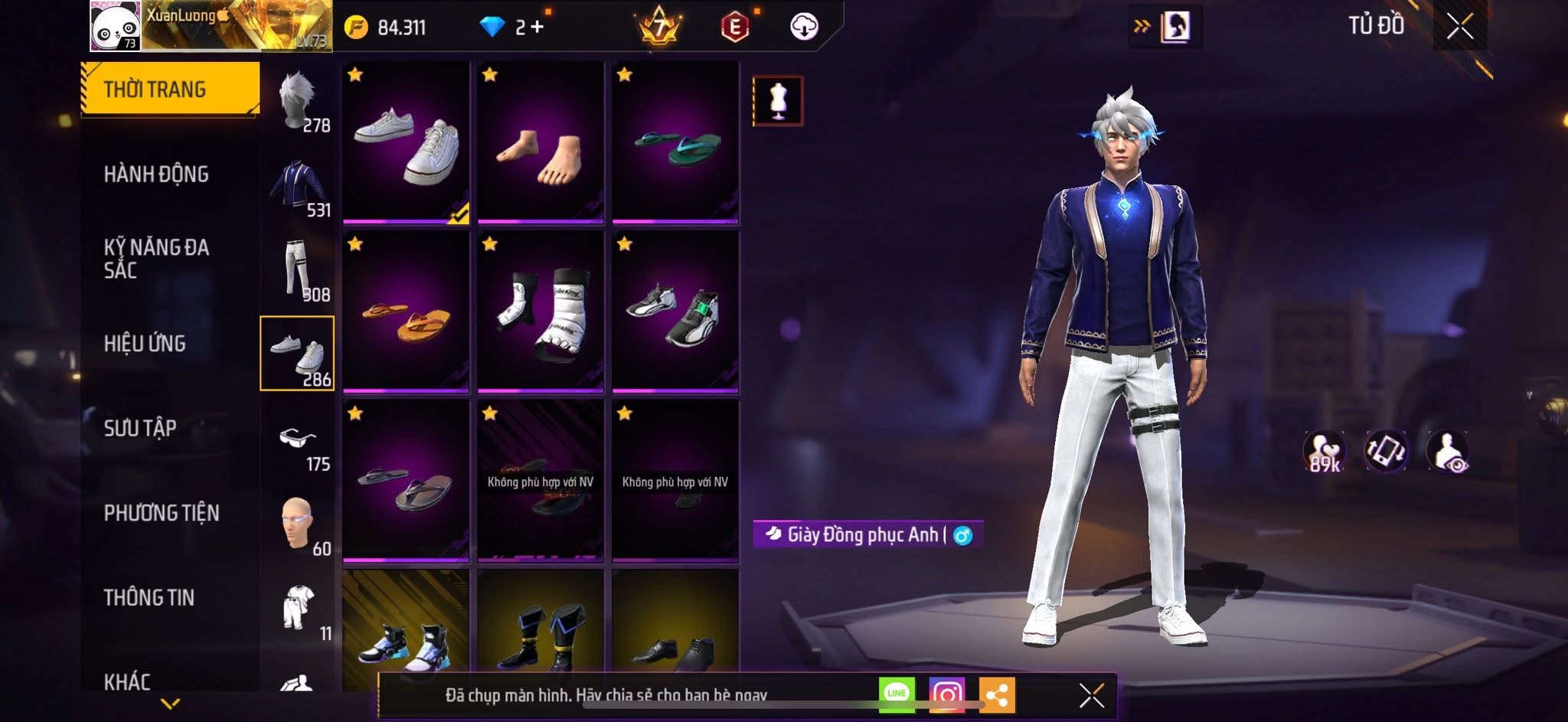The image size is (1568, 722).
Task: Close the Tủ Đồ wardrobe screen
Action: tap(1459, 27)
